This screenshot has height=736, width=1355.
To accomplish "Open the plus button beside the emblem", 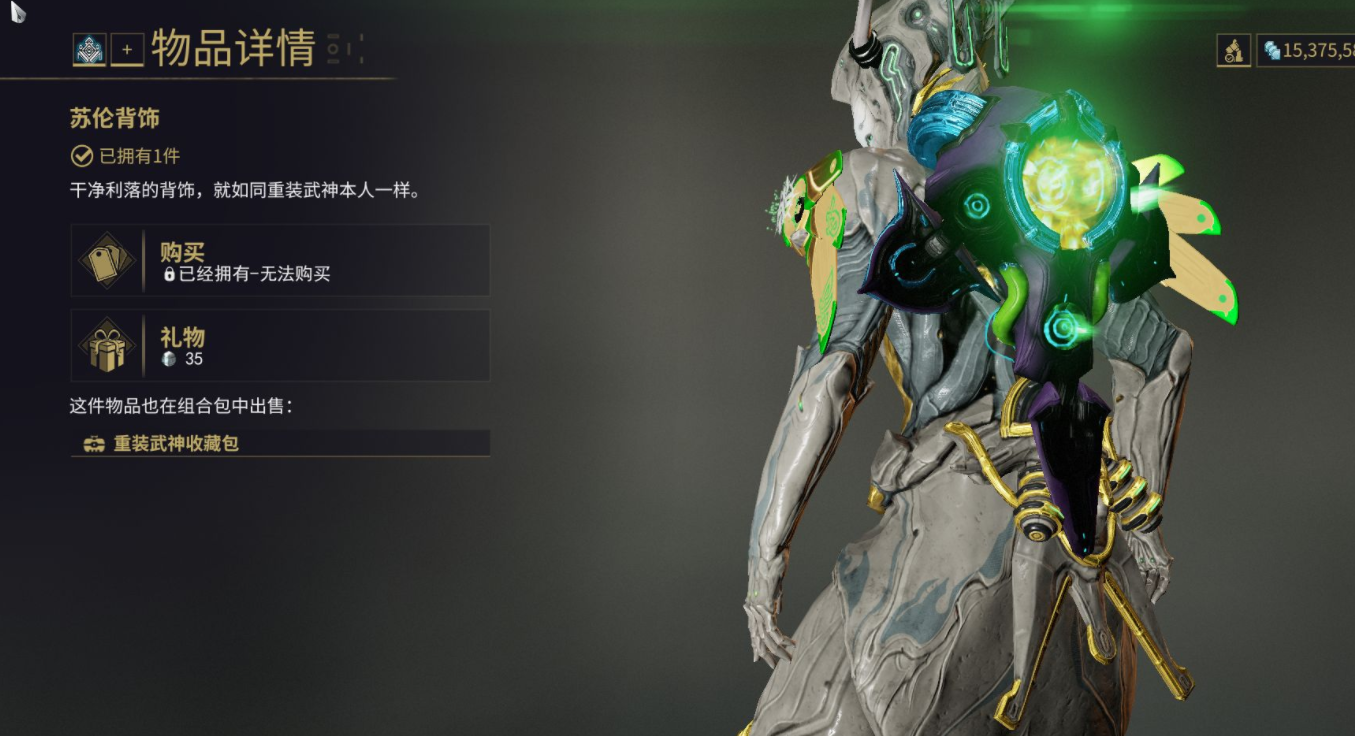I will (x=127, y=49).
